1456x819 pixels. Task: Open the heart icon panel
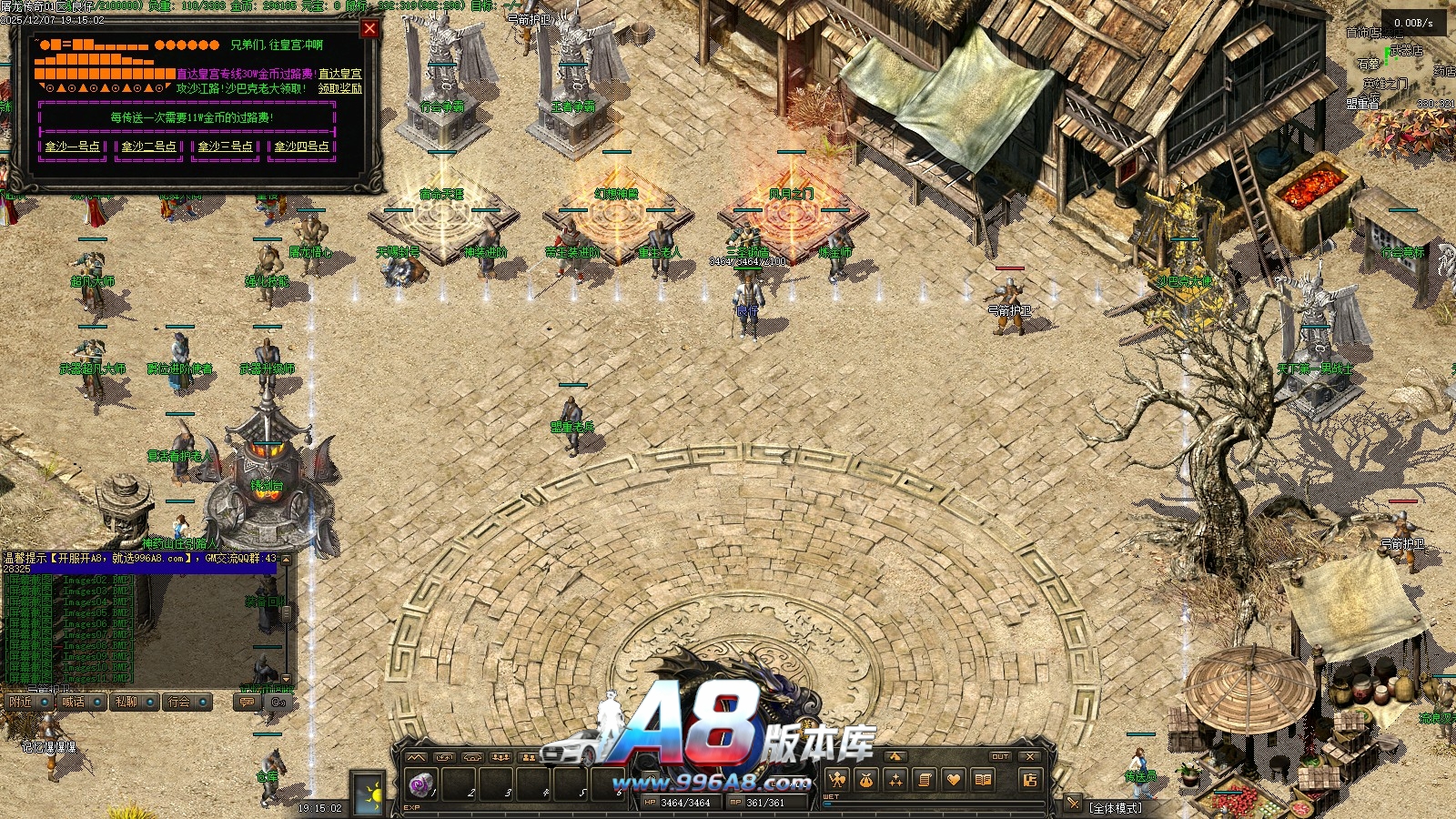(x=954, y=780)
